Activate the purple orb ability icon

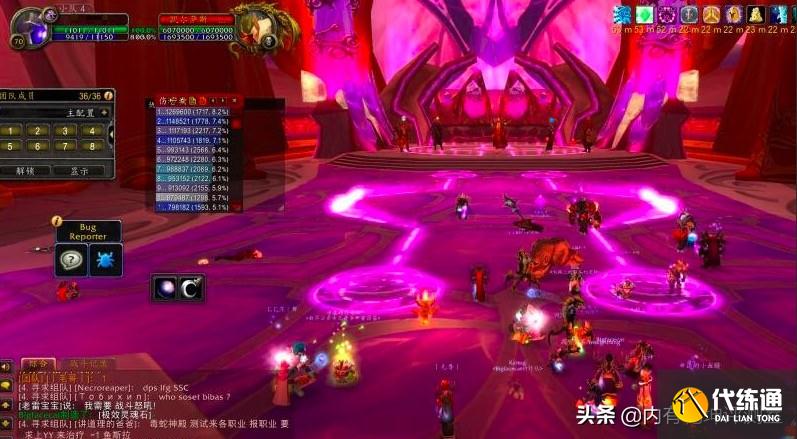pyautogui.click(x=163, y=288)
